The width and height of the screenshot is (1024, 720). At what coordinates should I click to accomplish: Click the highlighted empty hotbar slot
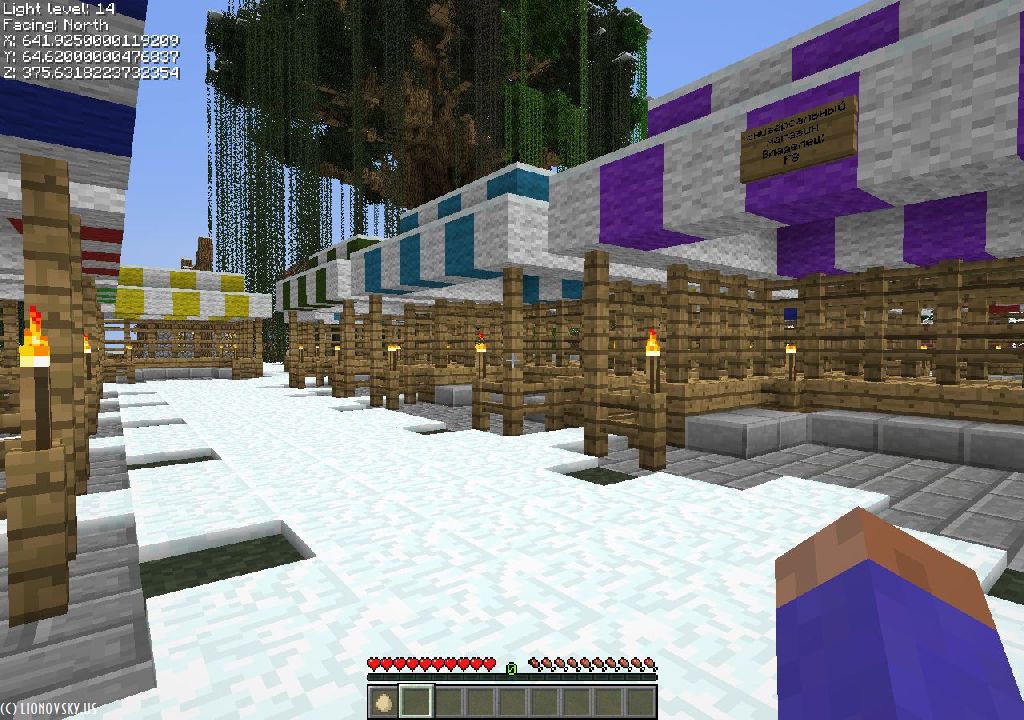[x=416, y=701]
